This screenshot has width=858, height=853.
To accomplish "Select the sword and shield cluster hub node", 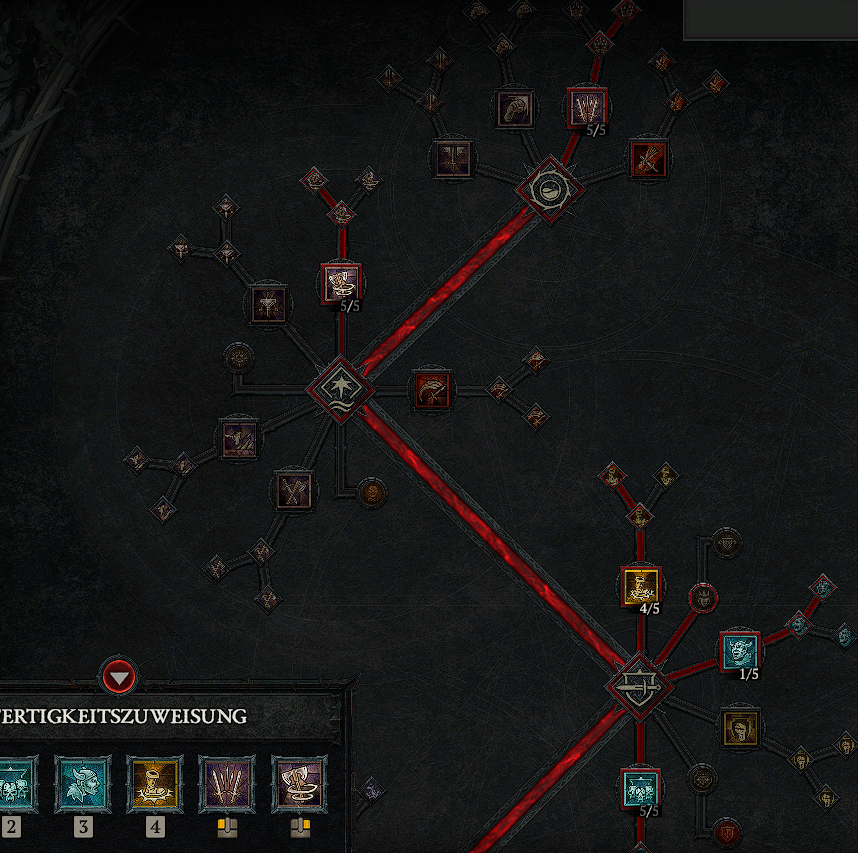I will pos(639,686).
